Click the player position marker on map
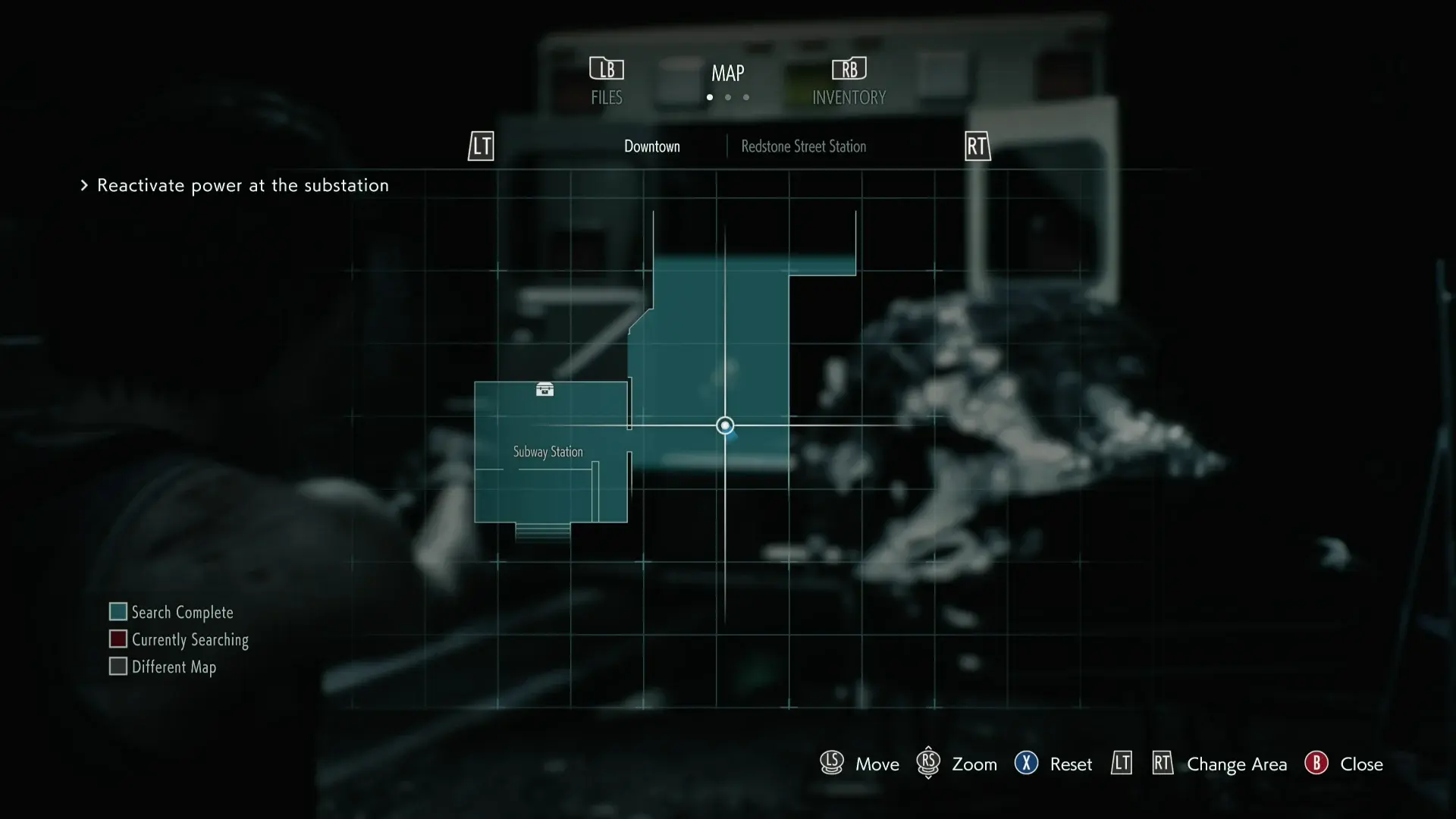 click(725, 425)
